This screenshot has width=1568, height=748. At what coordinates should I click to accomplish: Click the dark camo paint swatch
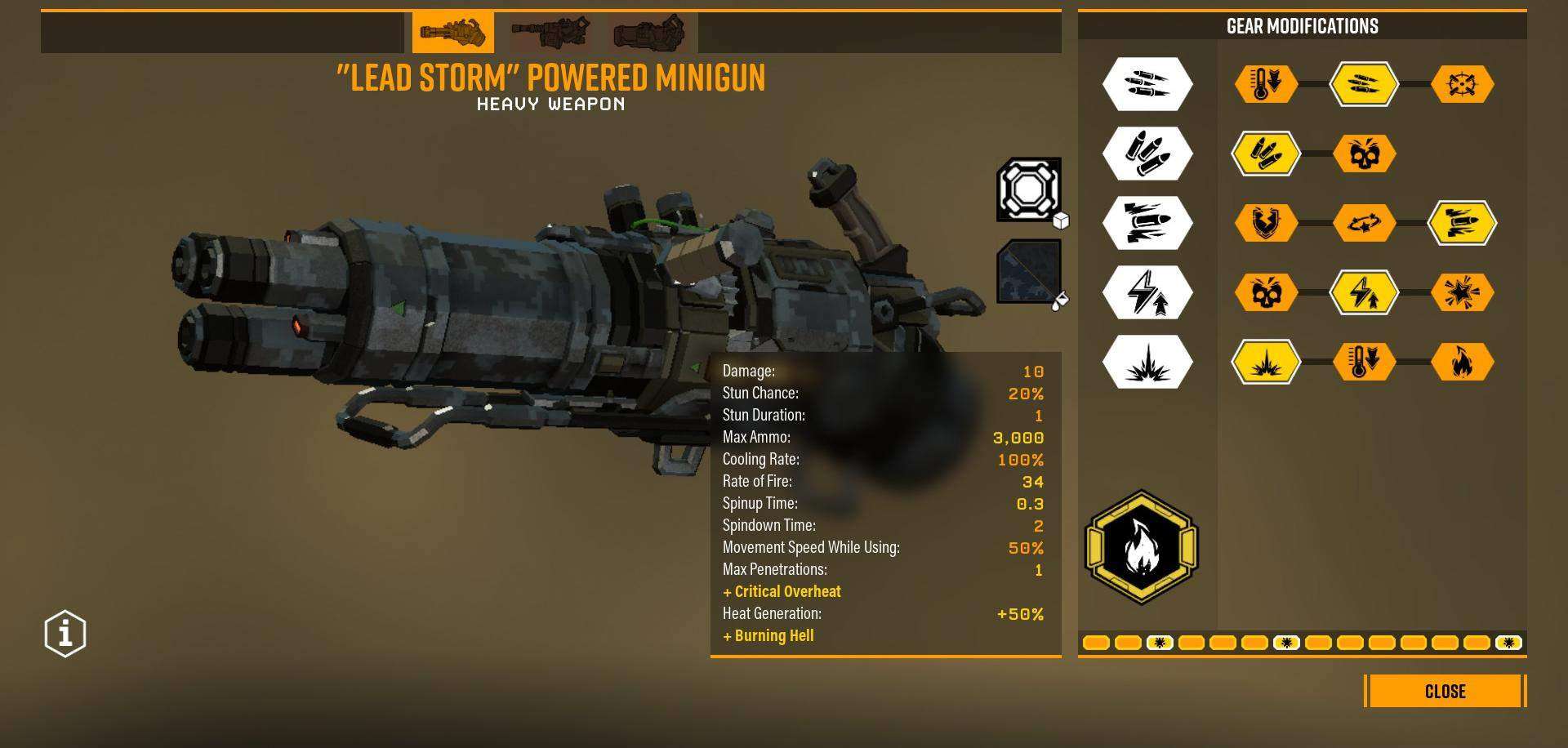[x=1027, y=274]
